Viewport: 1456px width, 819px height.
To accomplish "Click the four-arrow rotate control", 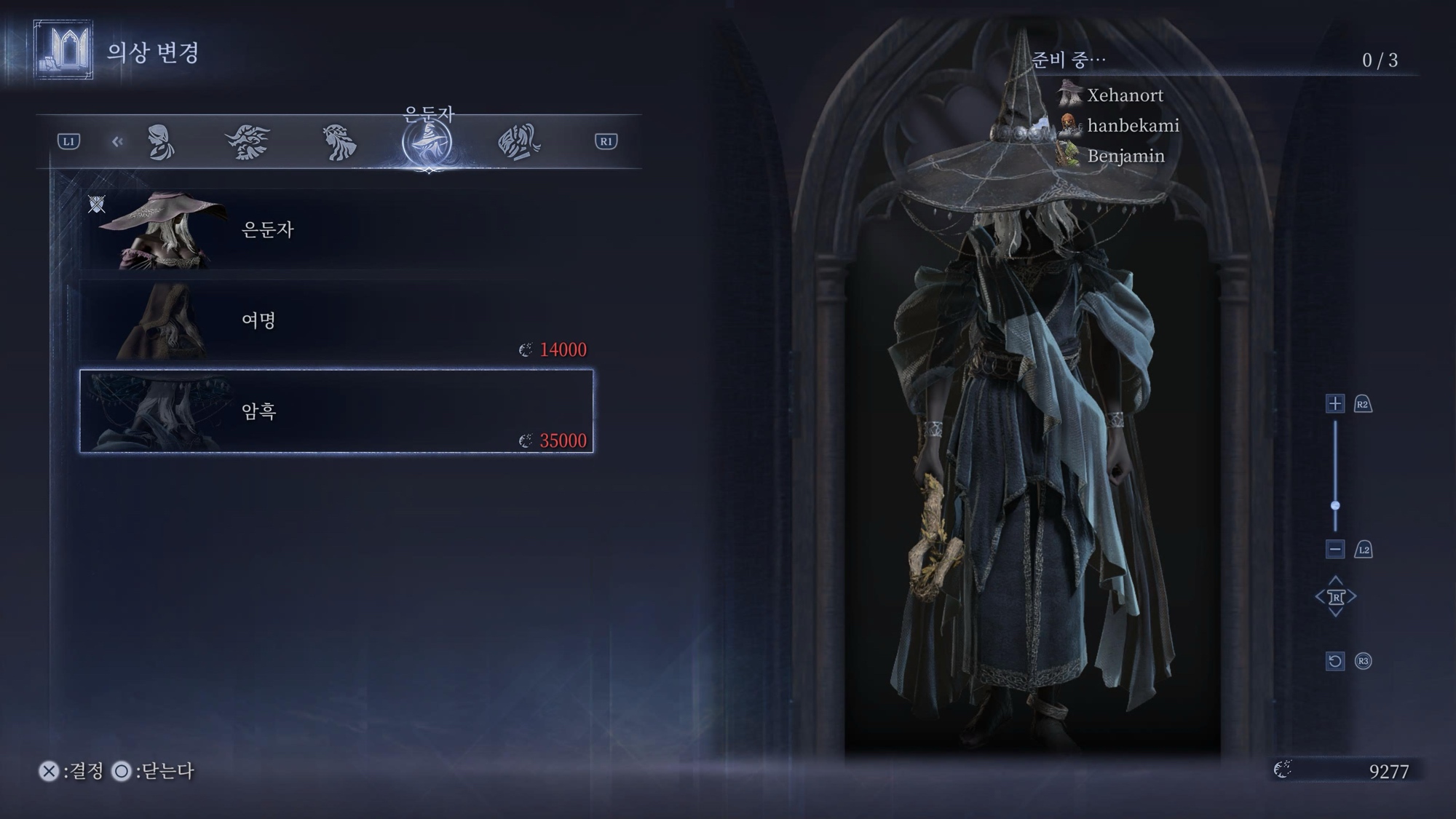I will click(x=1335, y=597).
